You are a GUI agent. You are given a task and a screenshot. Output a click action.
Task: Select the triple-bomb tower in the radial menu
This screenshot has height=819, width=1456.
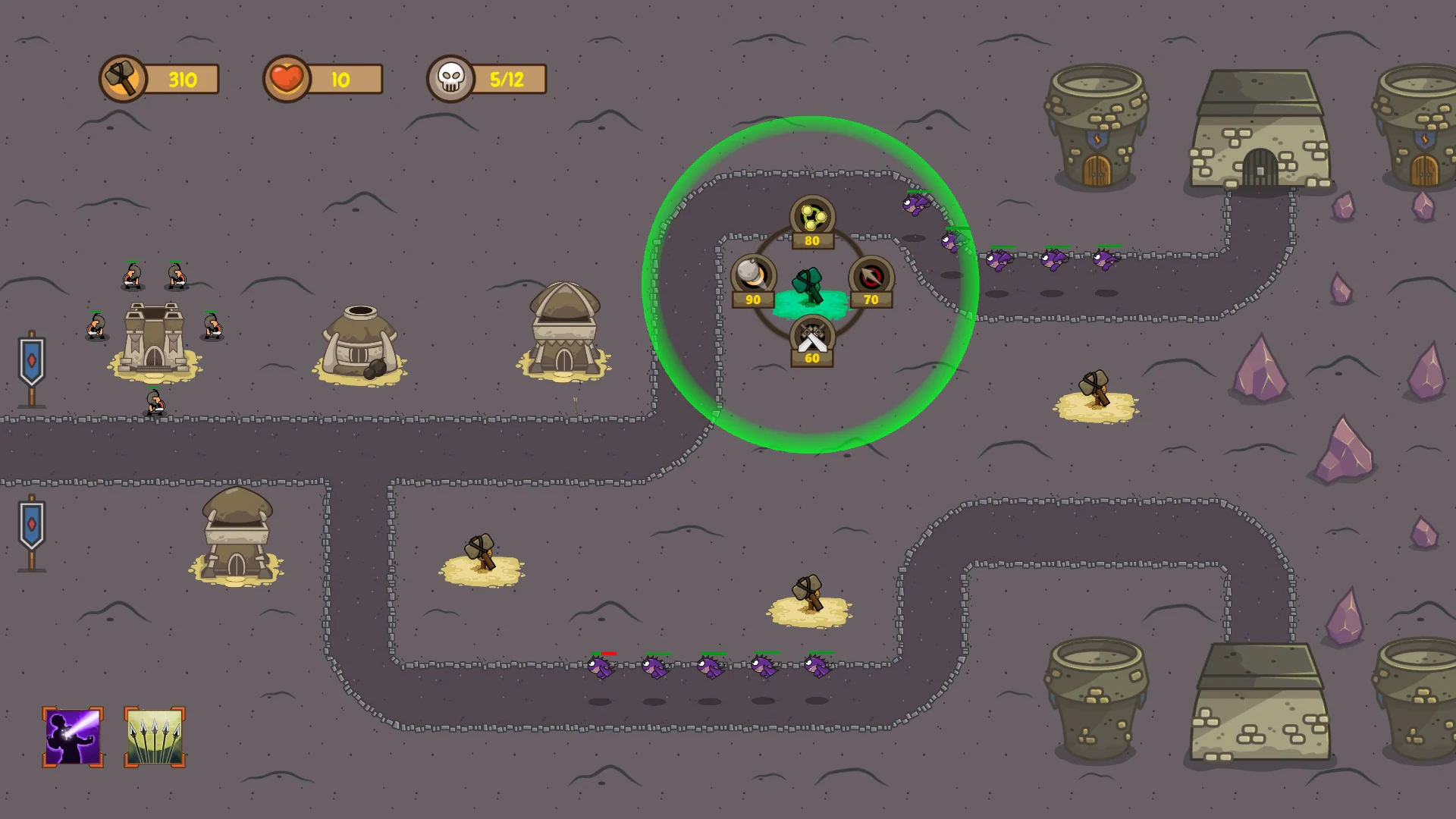[811, 218]
